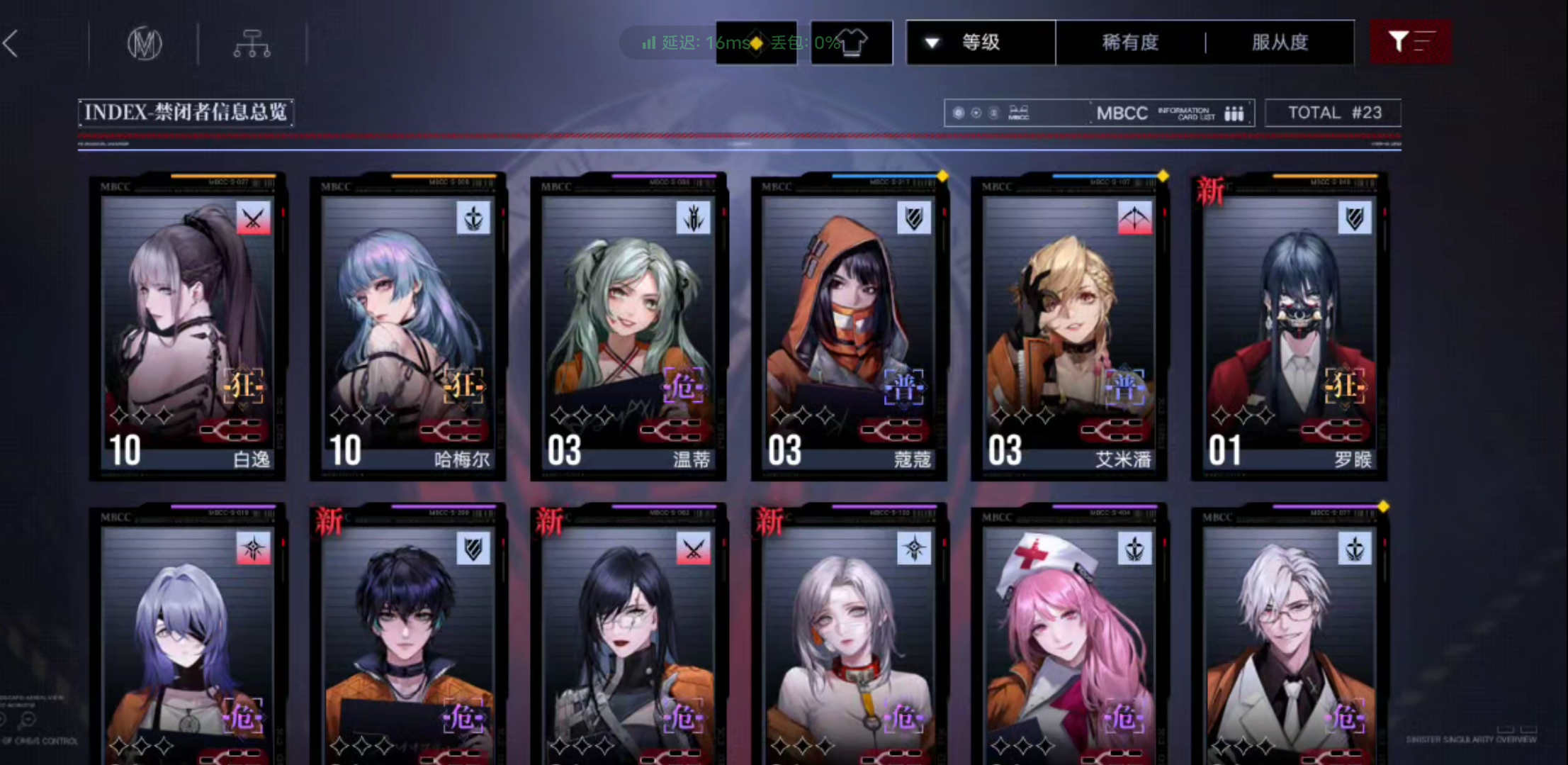Click the shield class icon on 蔻蔻's card

(913, 218)
